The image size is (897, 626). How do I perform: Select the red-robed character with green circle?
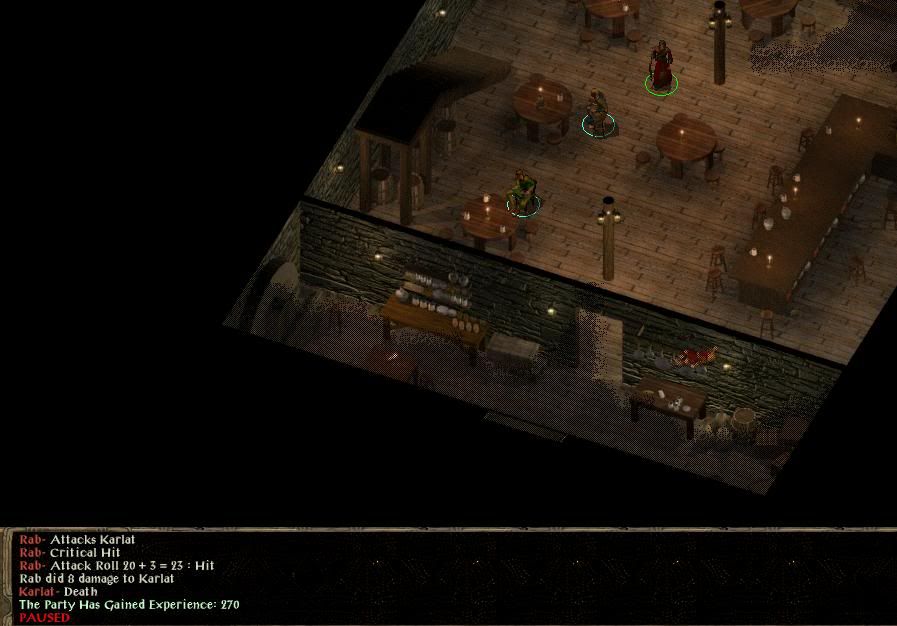point(660,67)
